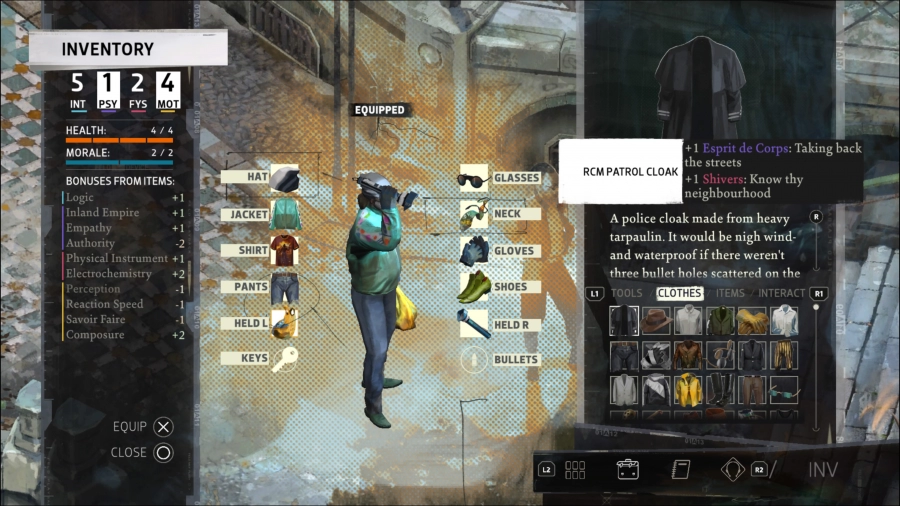Choose the red Shirt equipment slot
The height and width of the screenshot is (506, 900).
click(x=284, y=250)
